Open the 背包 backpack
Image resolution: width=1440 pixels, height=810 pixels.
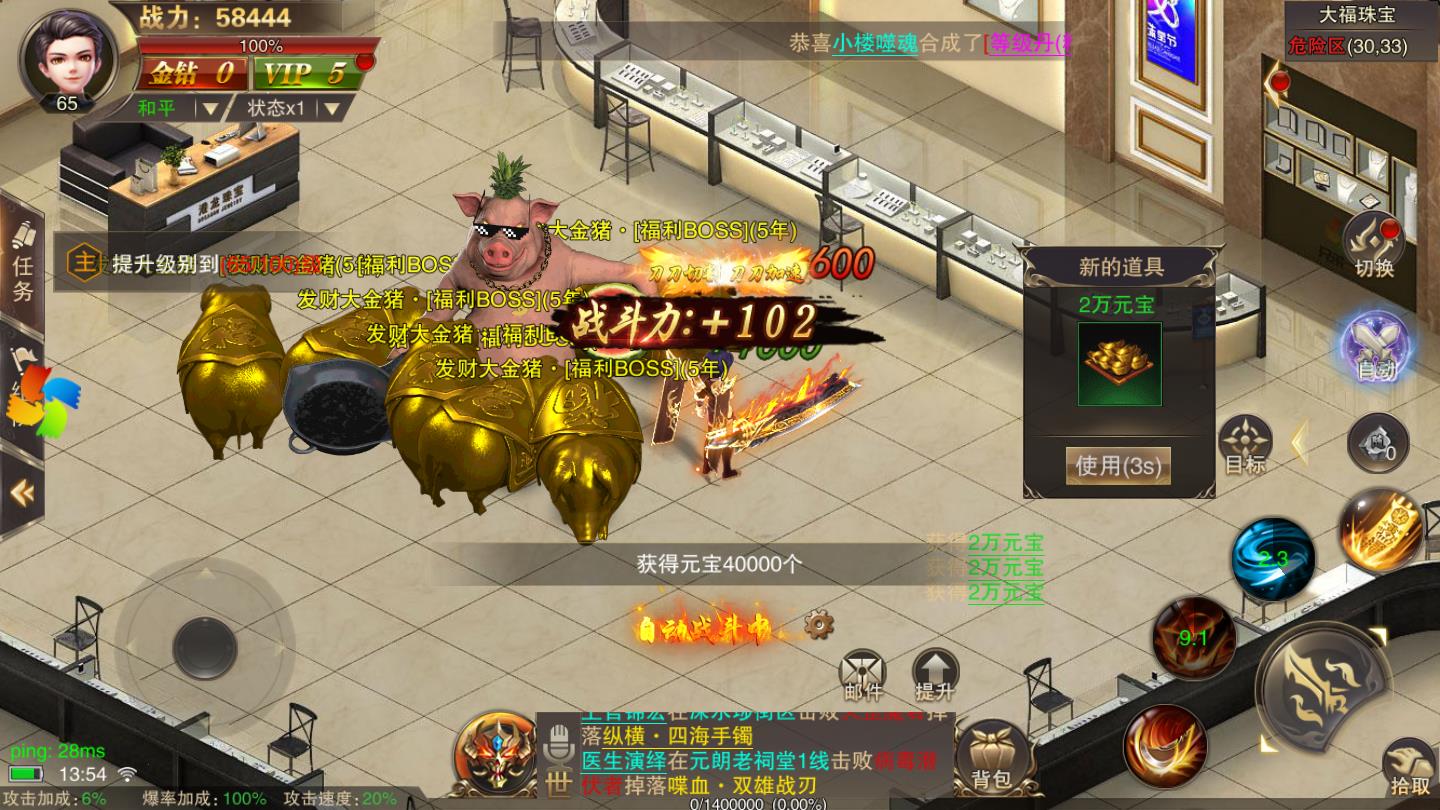pyautogui.click(x=992, y=757)
